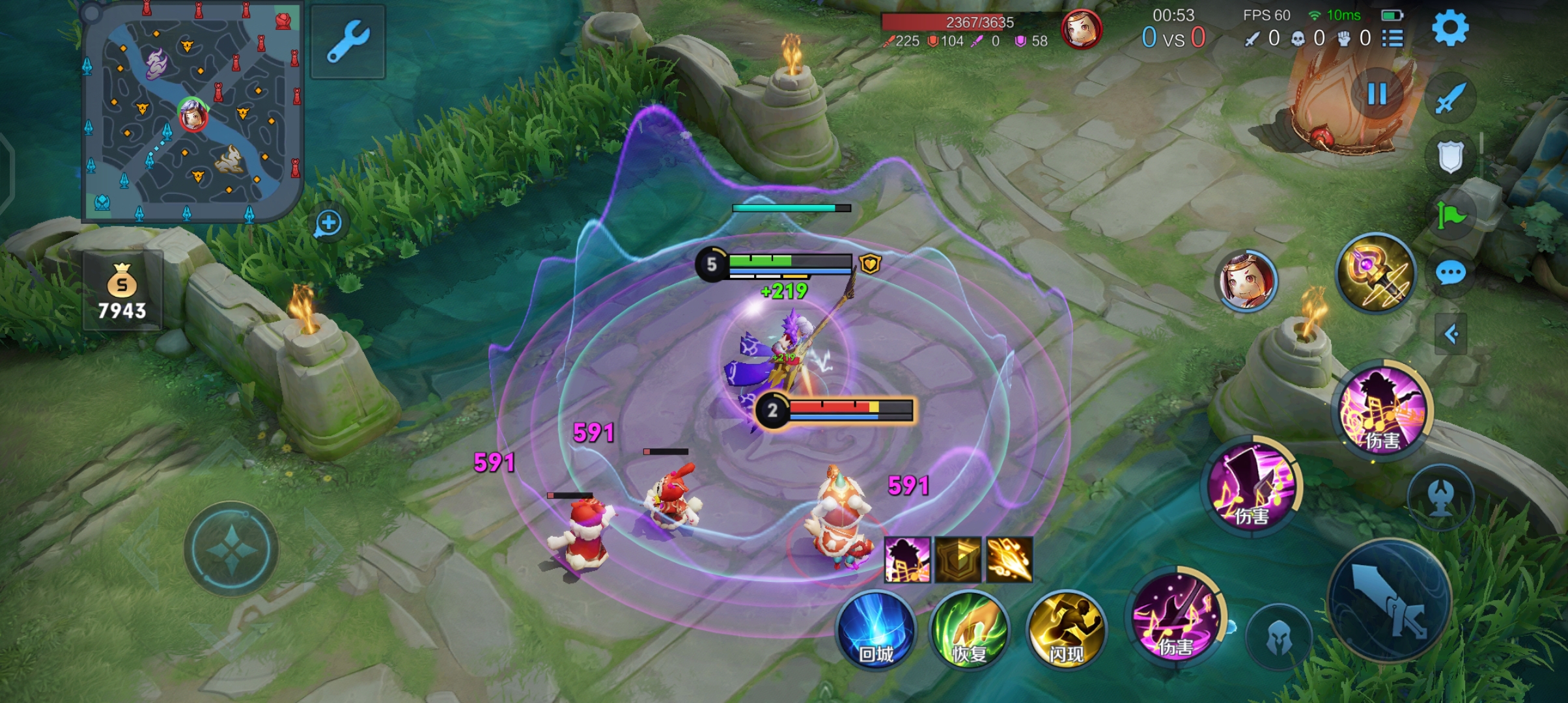Open the settings gear menu

(x=1449, y=29)
